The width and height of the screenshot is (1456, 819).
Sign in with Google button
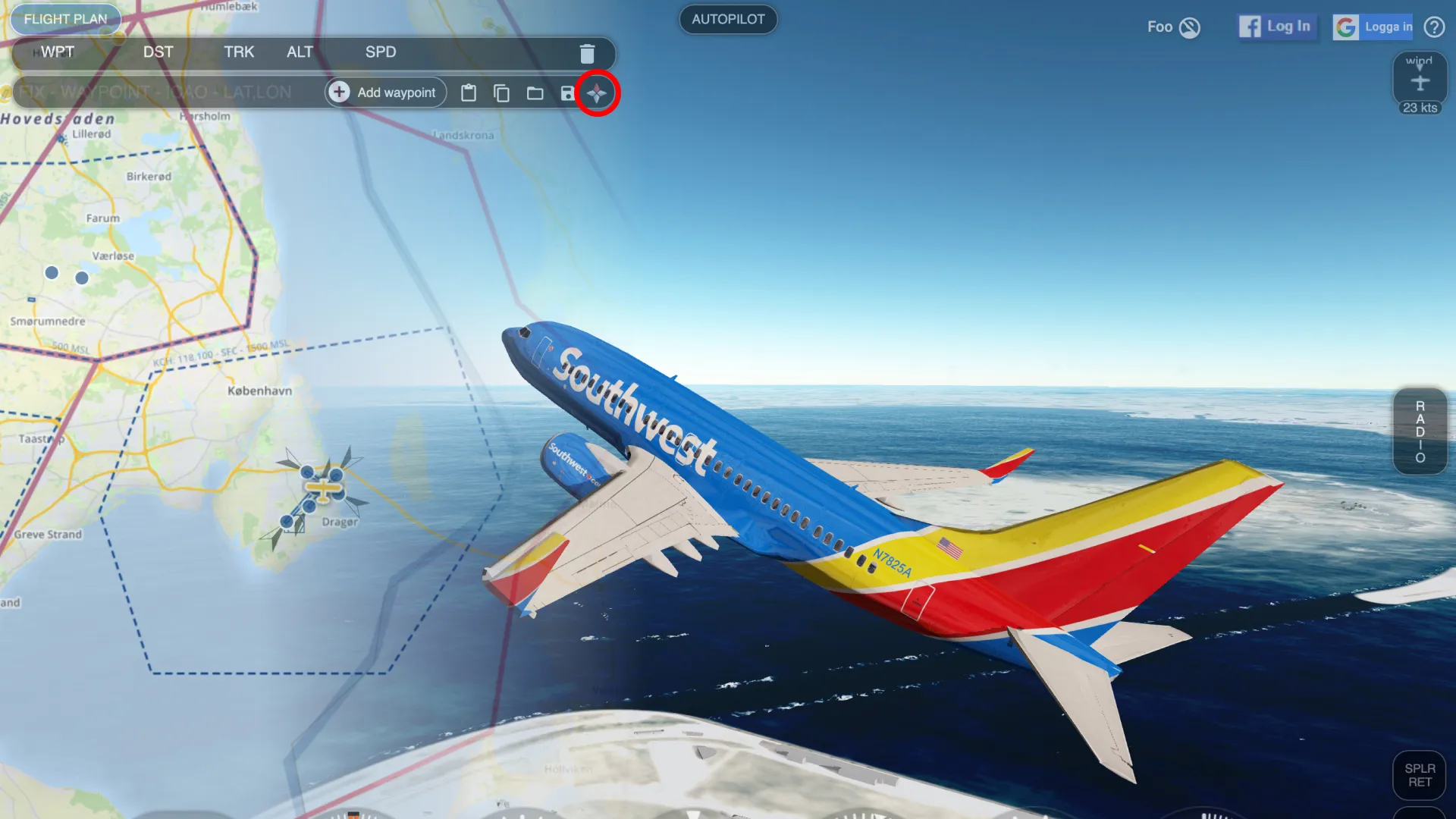[1373, 27]
